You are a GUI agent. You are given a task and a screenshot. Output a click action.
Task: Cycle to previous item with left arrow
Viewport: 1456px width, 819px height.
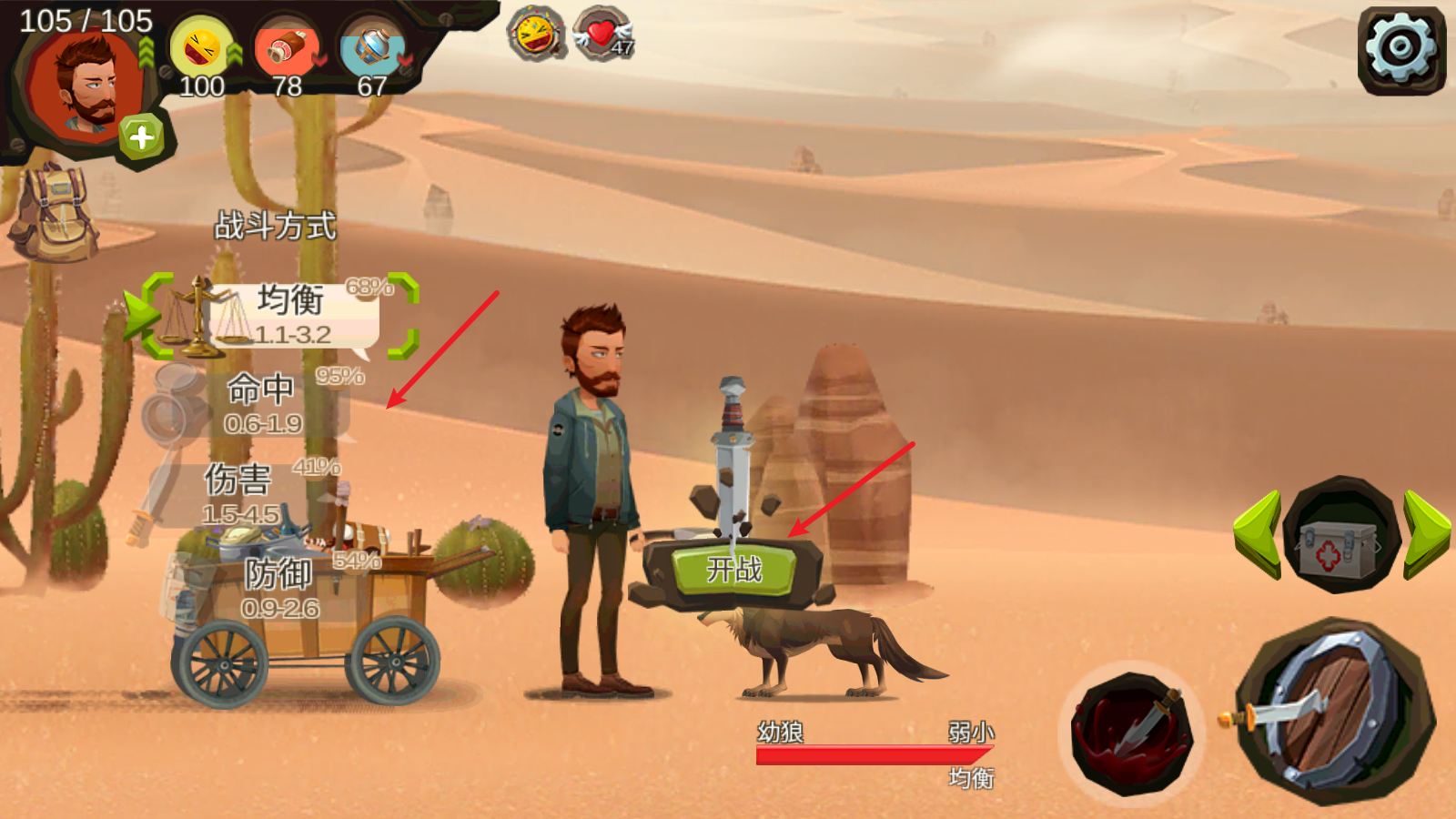pos(1259,534)
